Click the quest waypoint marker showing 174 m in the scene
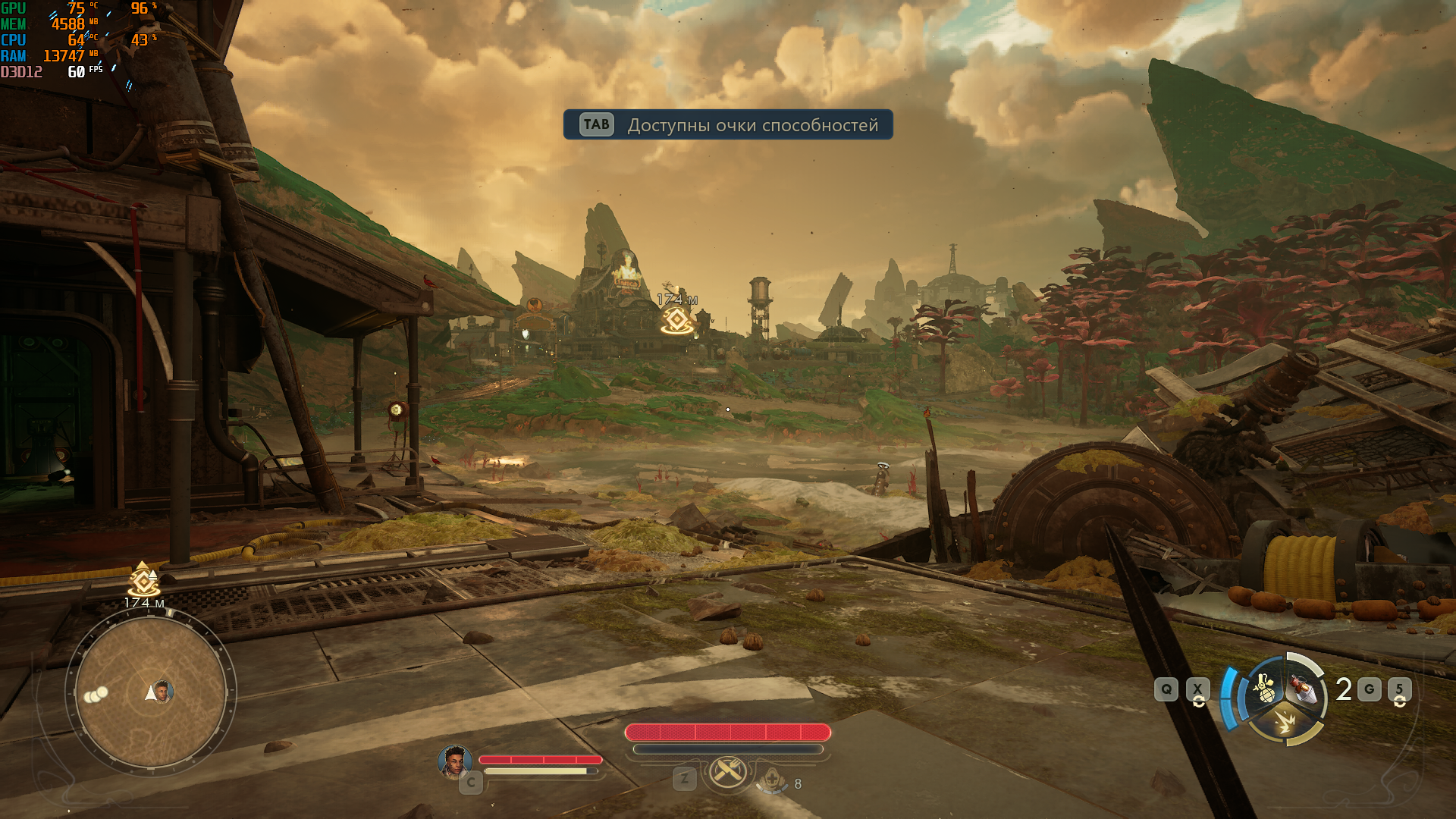The width and height of the screenshot is (1456, 819). click(x=676, y=320)
